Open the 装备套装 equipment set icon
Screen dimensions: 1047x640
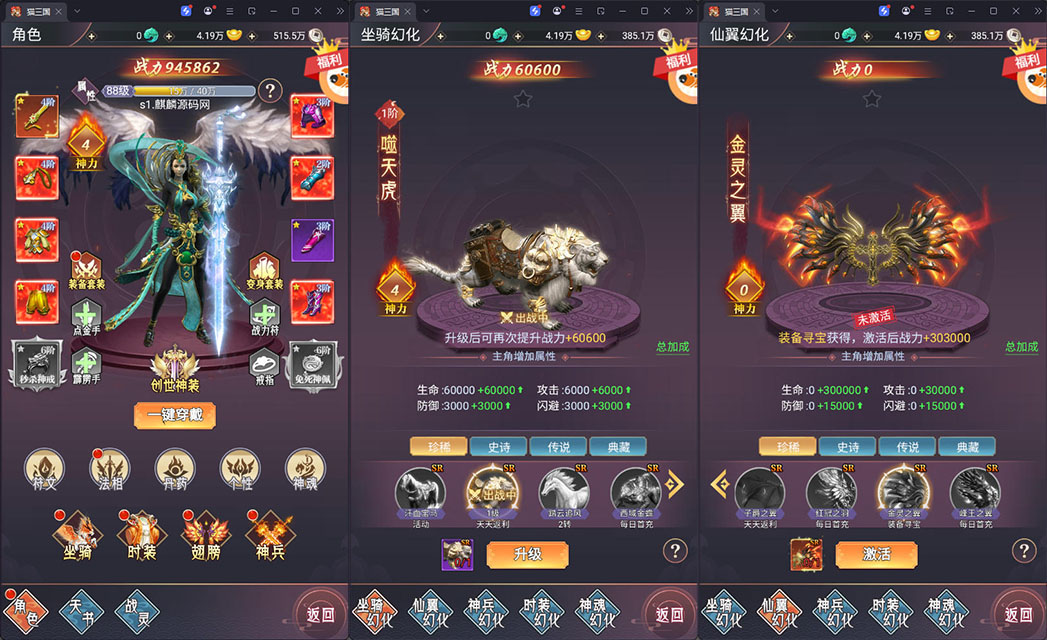88,270
